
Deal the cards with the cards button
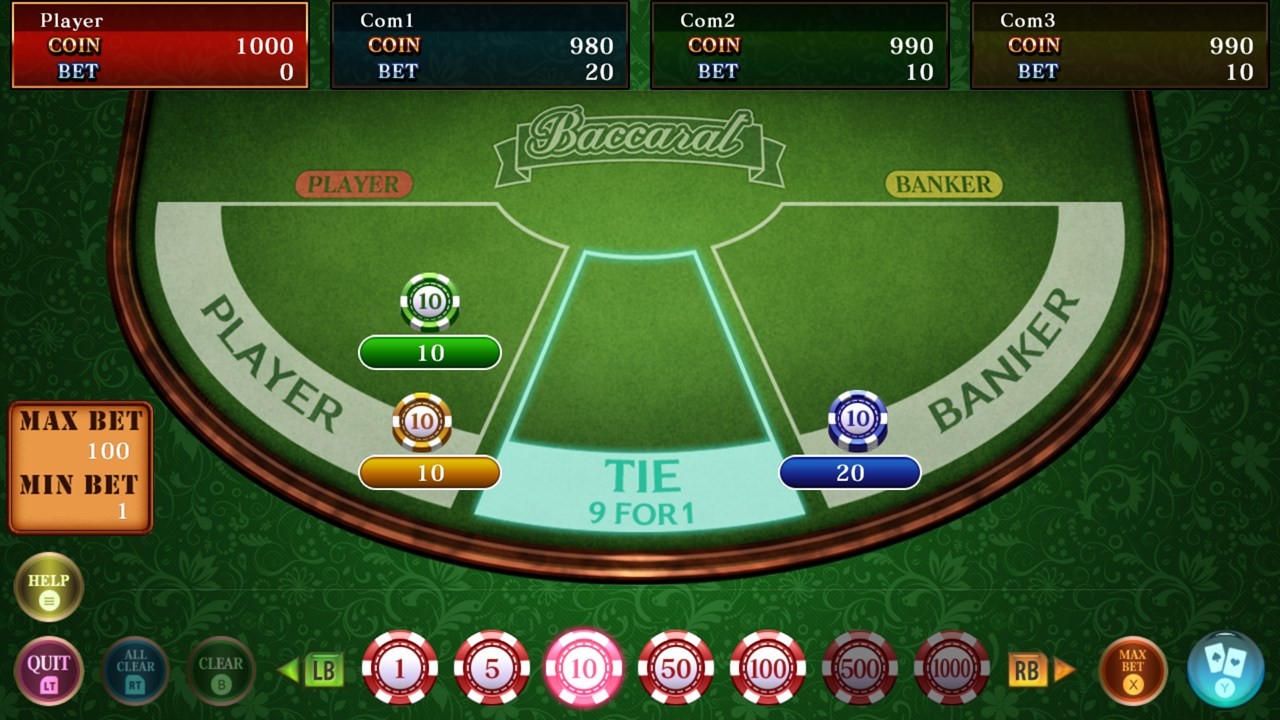(1224, 668)
